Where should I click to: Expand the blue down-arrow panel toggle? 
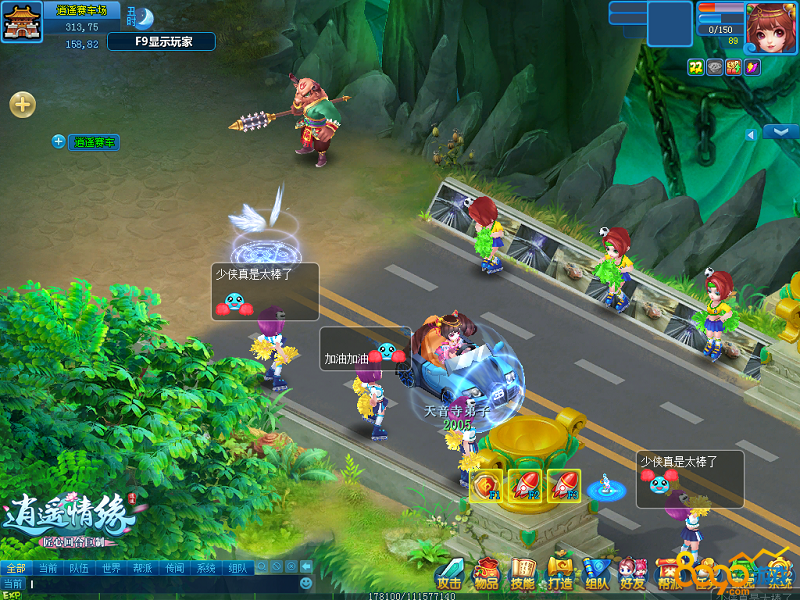[x=780, y=131]
